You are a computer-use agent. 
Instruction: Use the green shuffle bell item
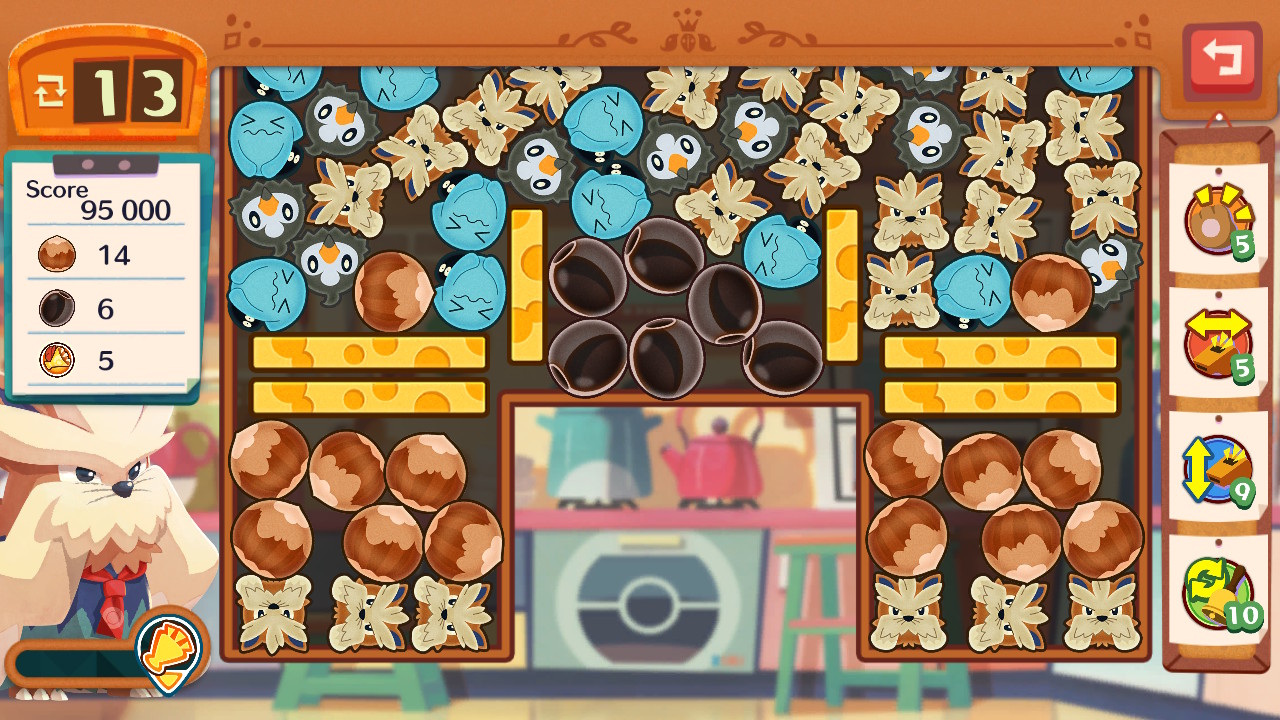(1217, 593)
